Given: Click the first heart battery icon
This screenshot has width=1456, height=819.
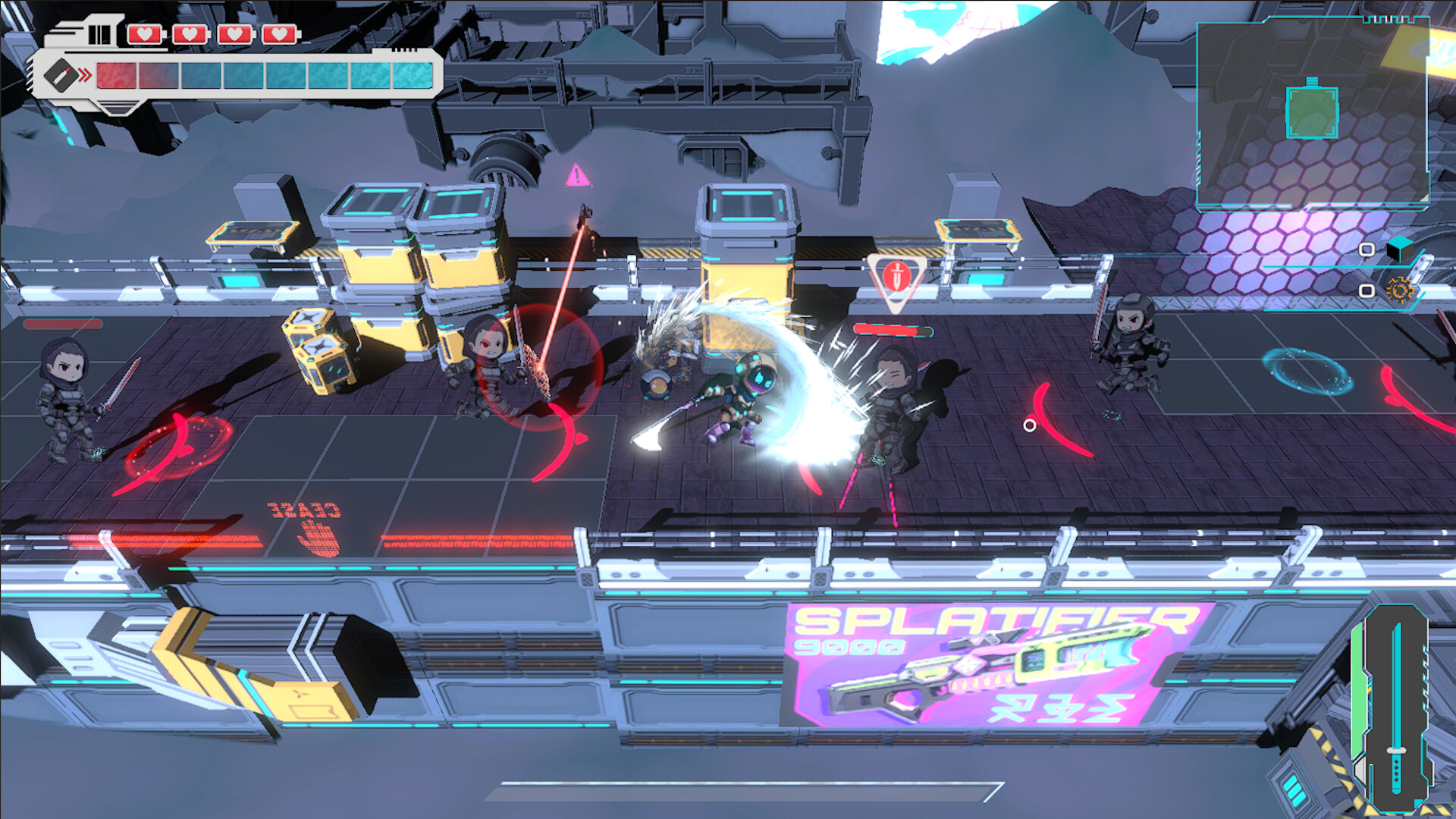Looking at the screenshot, I should [144, 33].
